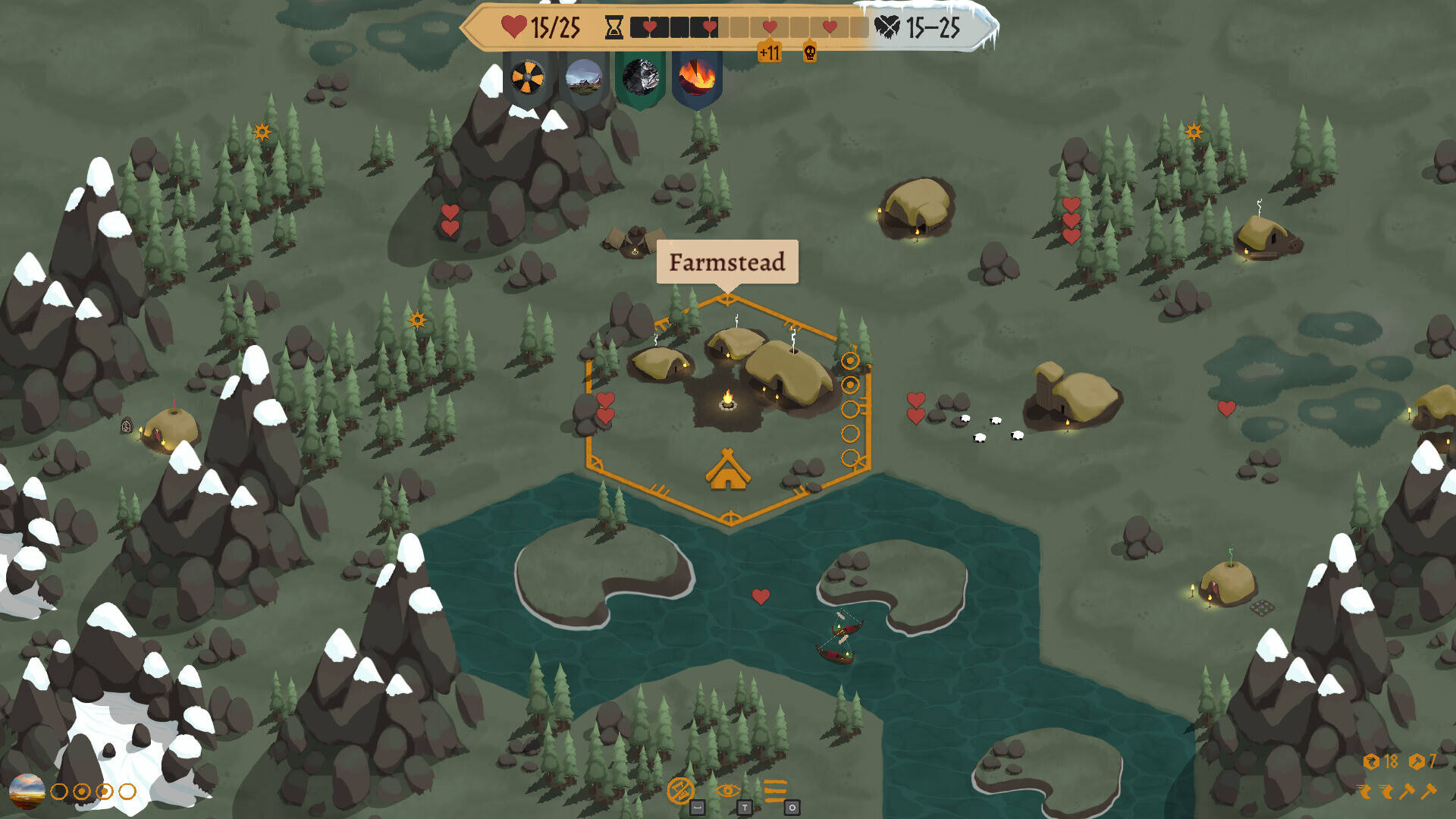Open the three-line menu icon

click(775, 790)
